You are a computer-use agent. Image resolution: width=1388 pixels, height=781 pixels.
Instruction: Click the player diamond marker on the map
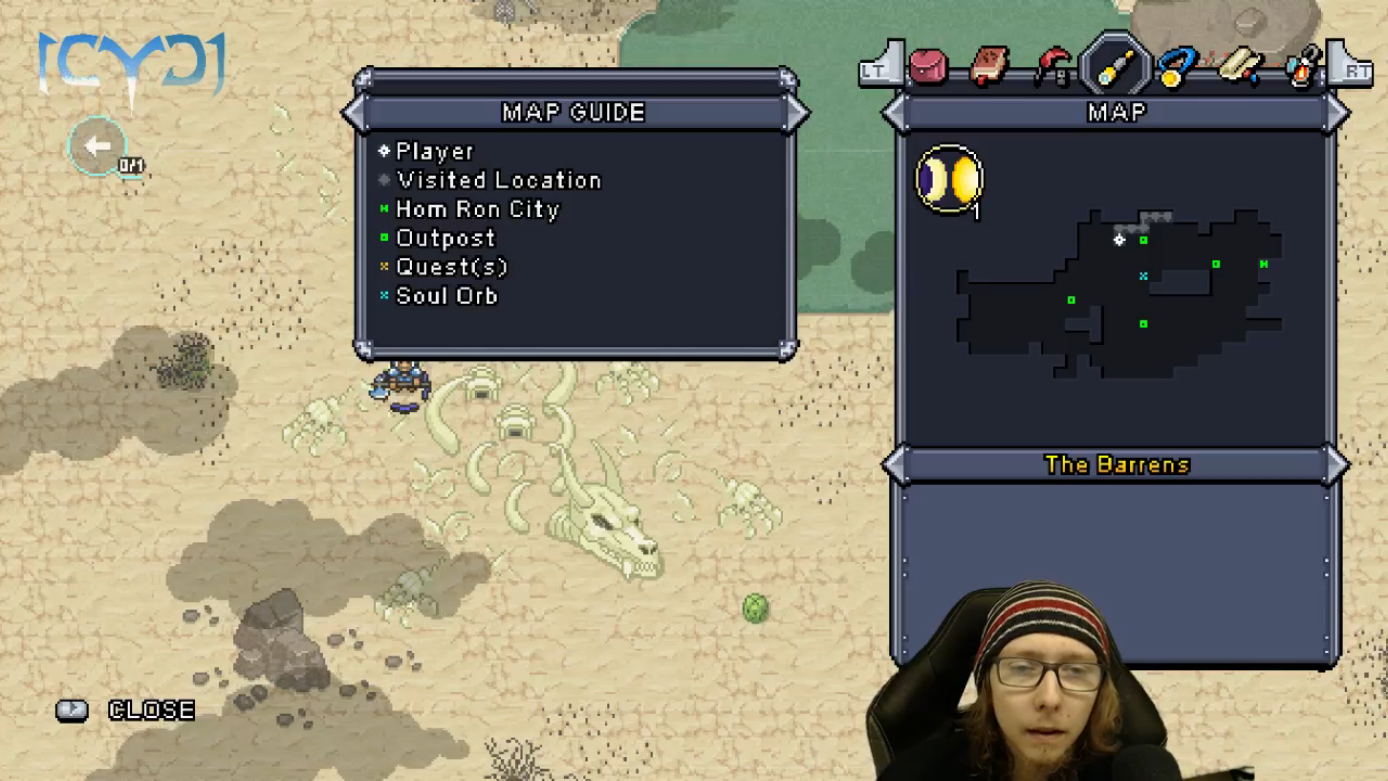tap(1119, 240)
